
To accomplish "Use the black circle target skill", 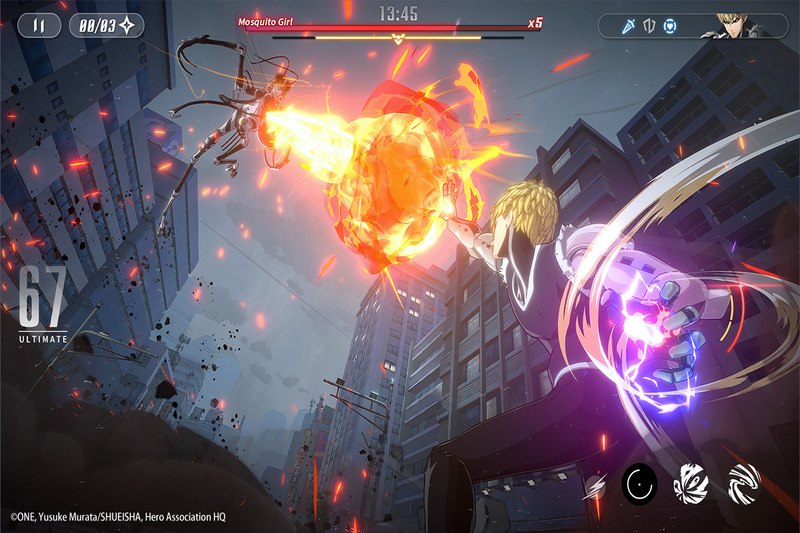I will [640, 484].
